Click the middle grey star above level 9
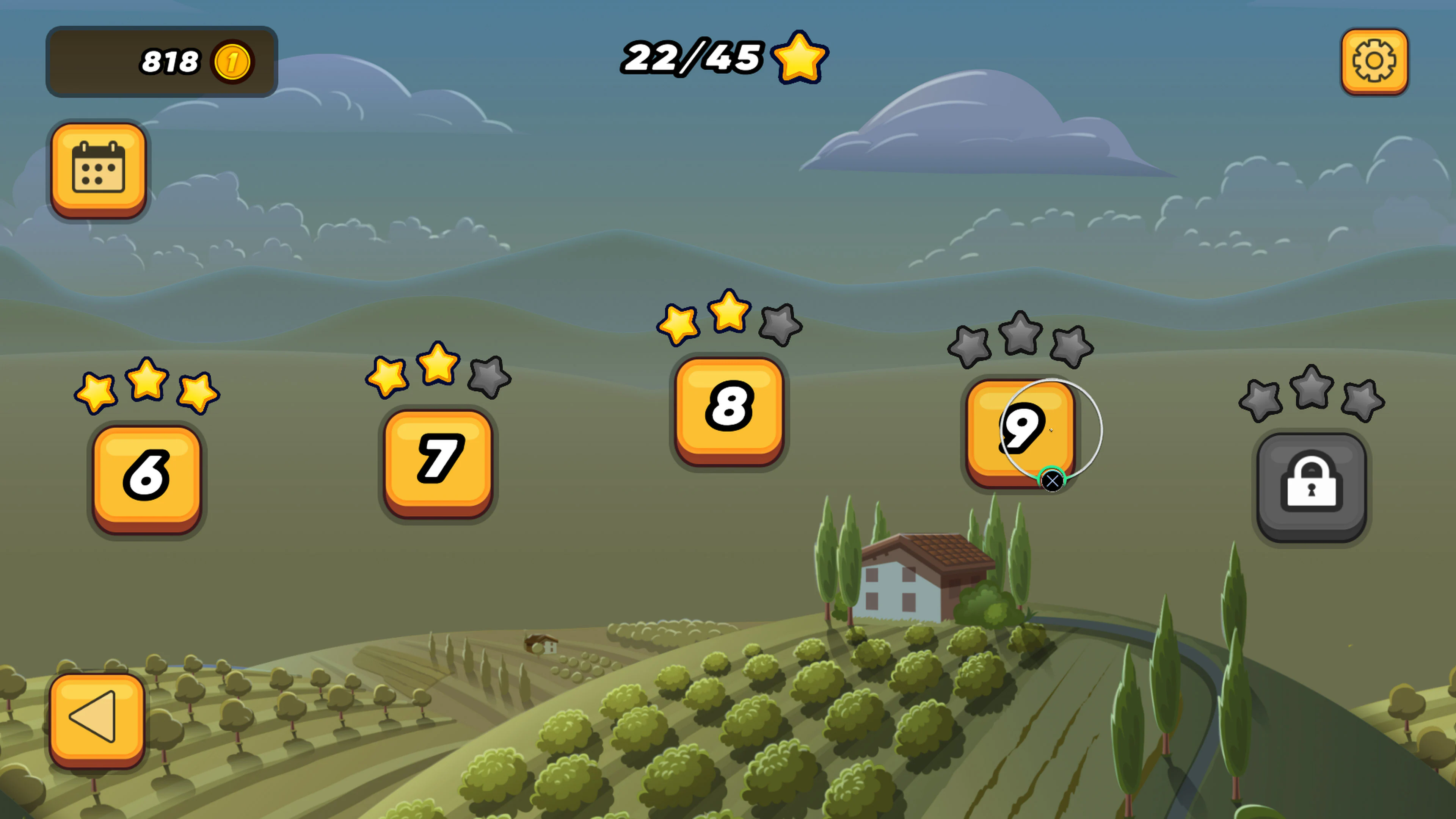Viewport: 1456px width, 819px height. click(x=1022, y=334)
